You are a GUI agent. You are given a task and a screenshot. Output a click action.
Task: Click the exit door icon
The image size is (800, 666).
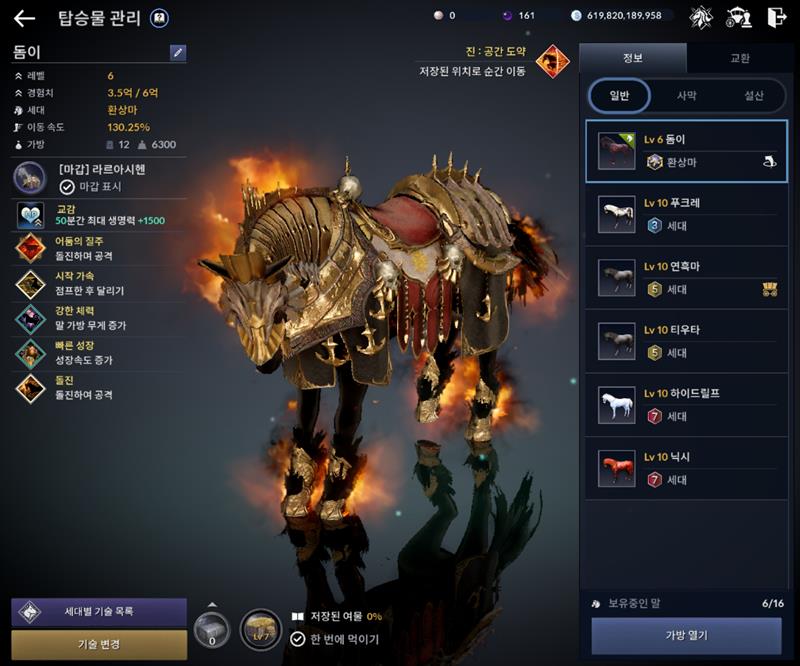776,17
